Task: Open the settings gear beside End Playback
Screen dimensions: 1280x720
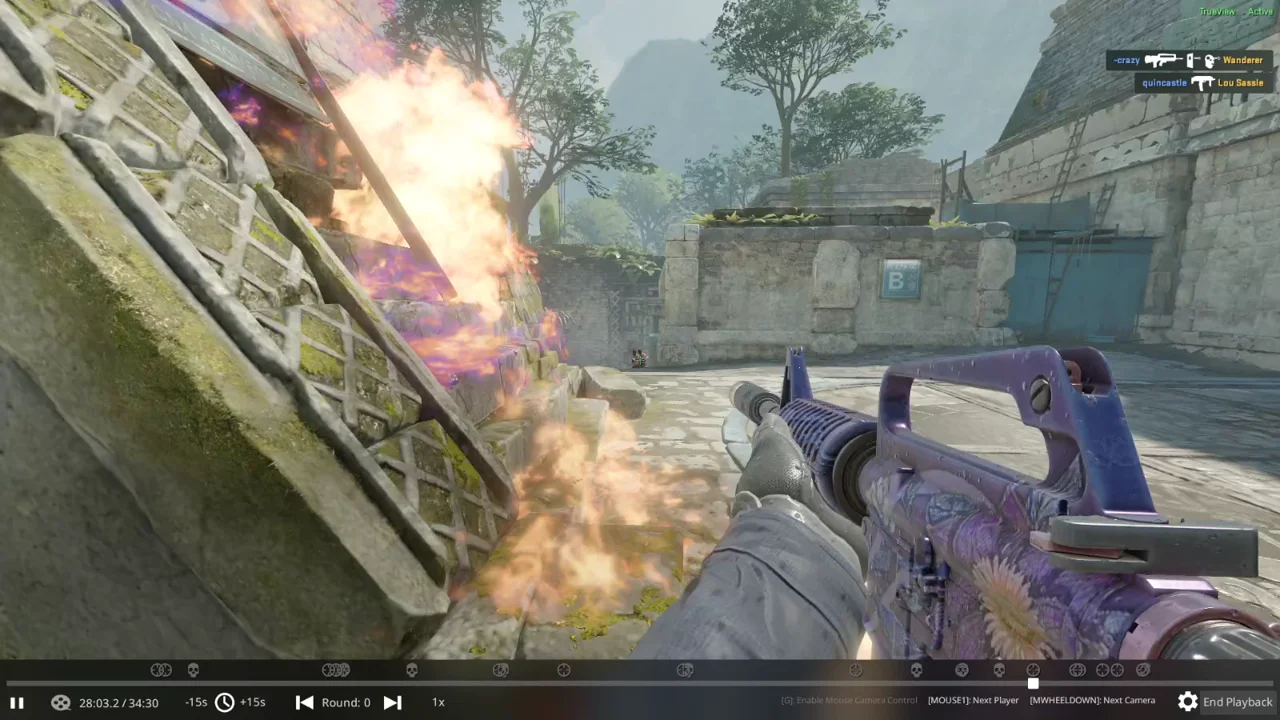Action: coord(1188,702)
